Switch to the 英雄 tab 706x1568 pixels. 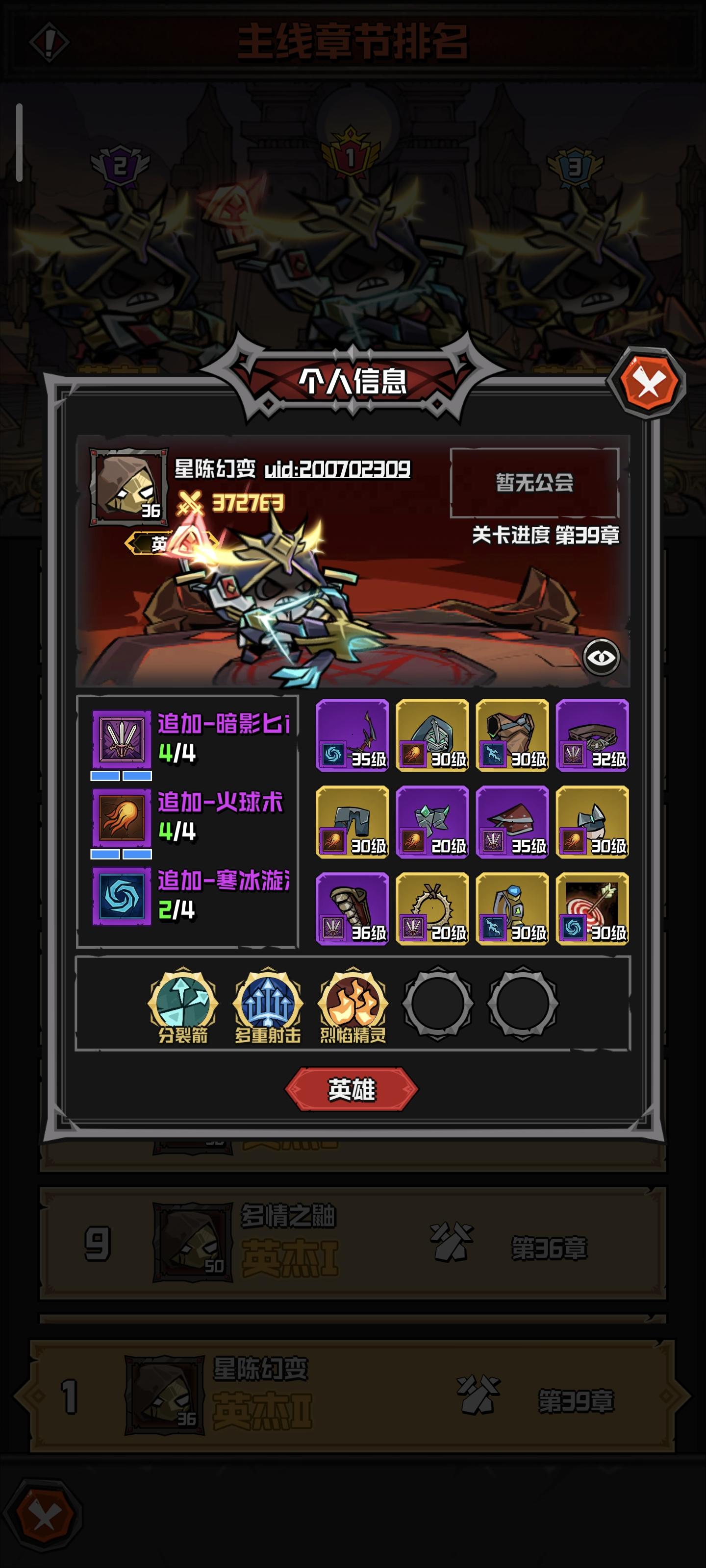click(353, 1089)
